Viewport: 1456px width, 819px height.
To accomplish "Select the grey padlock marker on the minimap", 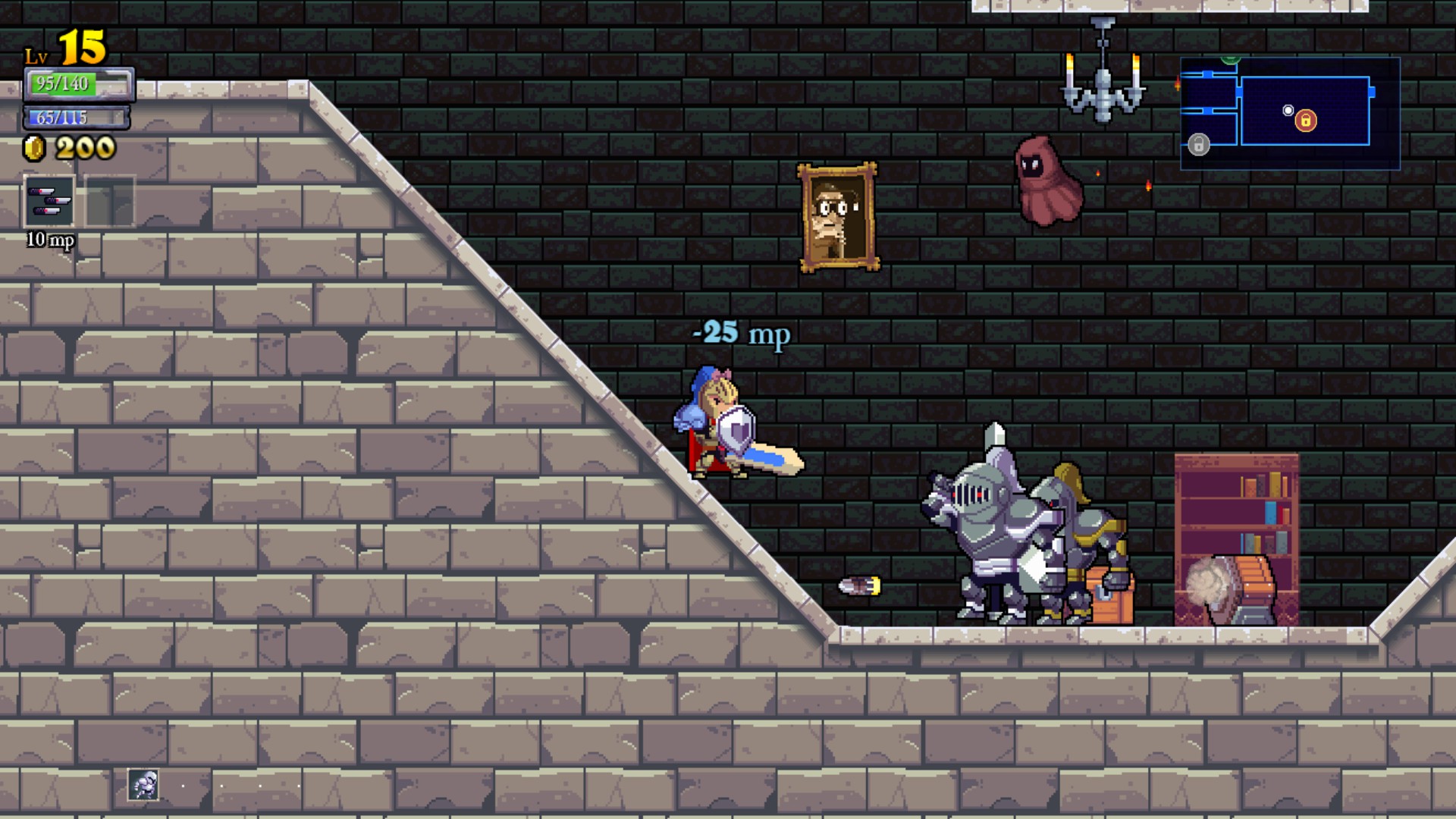I will pos(1198,144).
